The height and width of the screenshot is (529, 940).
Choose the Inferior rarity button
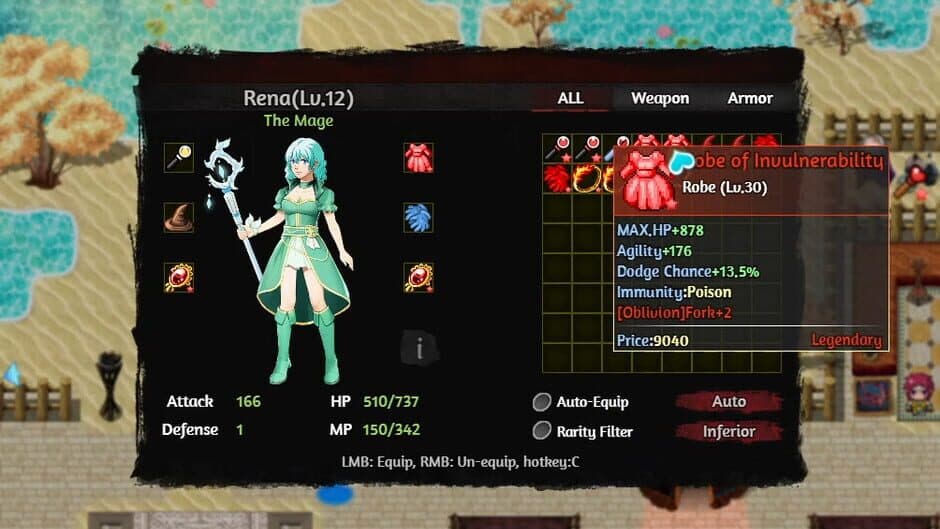click(x=728, y=431)
